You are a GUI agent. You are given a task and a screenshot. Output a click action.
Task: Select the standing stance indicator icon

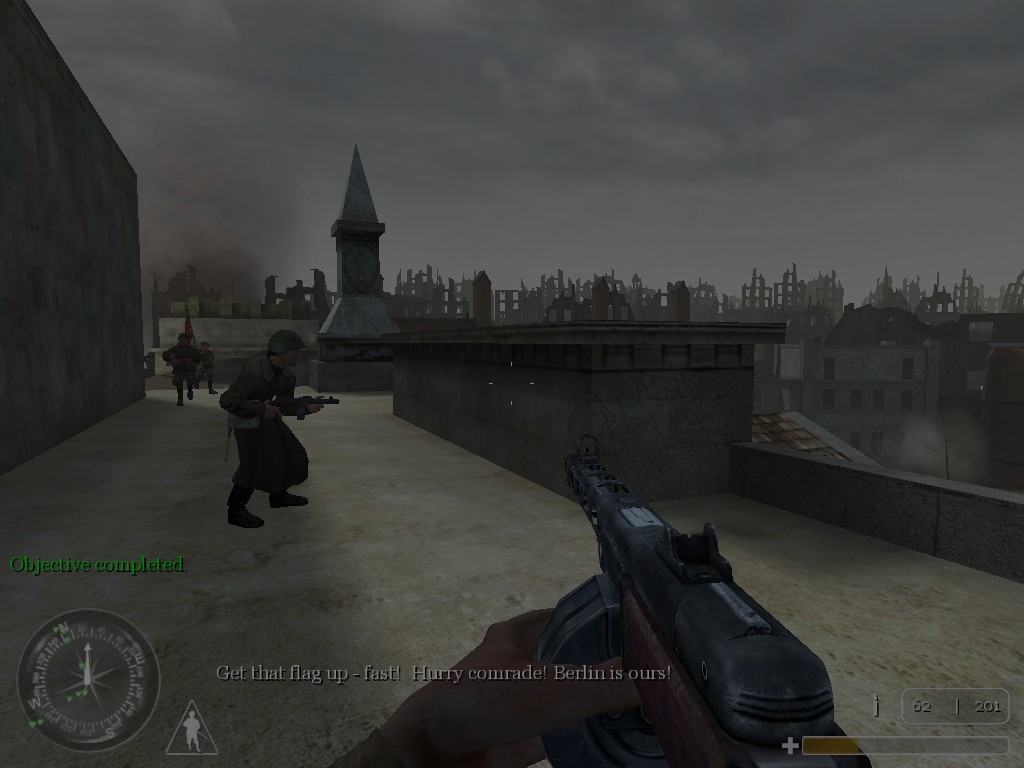[192, 730]
